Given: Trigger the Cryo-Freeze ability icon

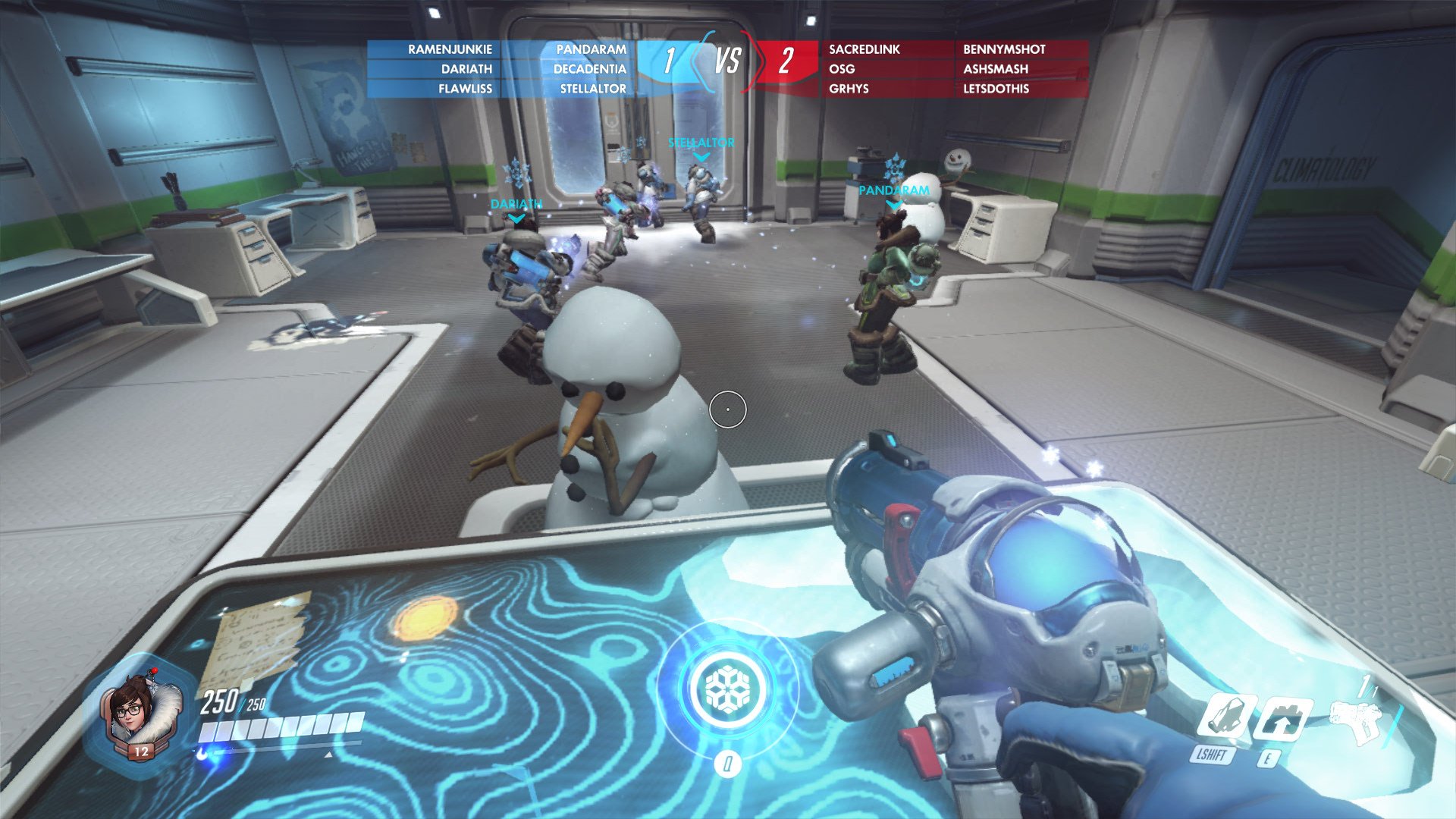Looking at the screenshot, I should [1222, 717].
